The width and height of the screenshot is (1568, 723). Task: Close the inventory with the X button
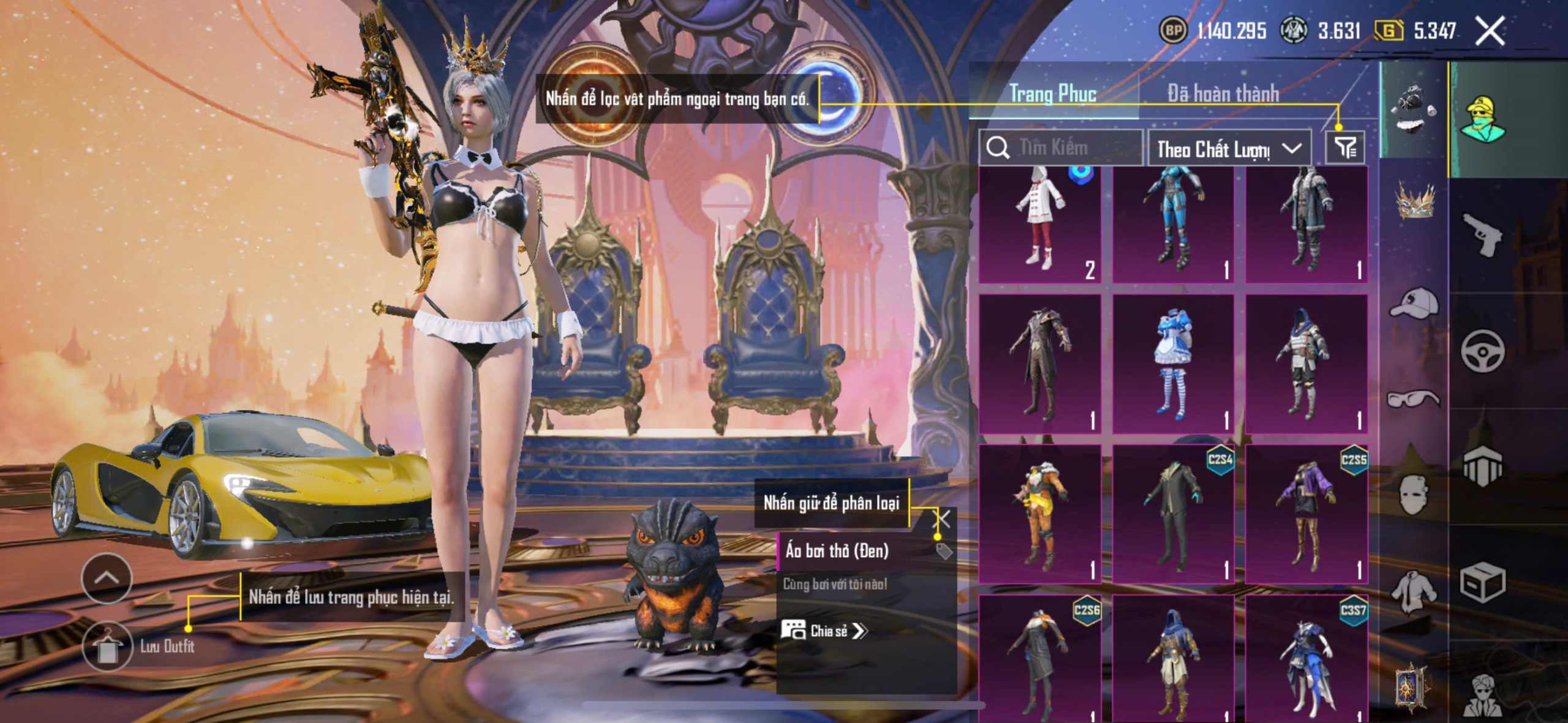(x=1489, y=31)
